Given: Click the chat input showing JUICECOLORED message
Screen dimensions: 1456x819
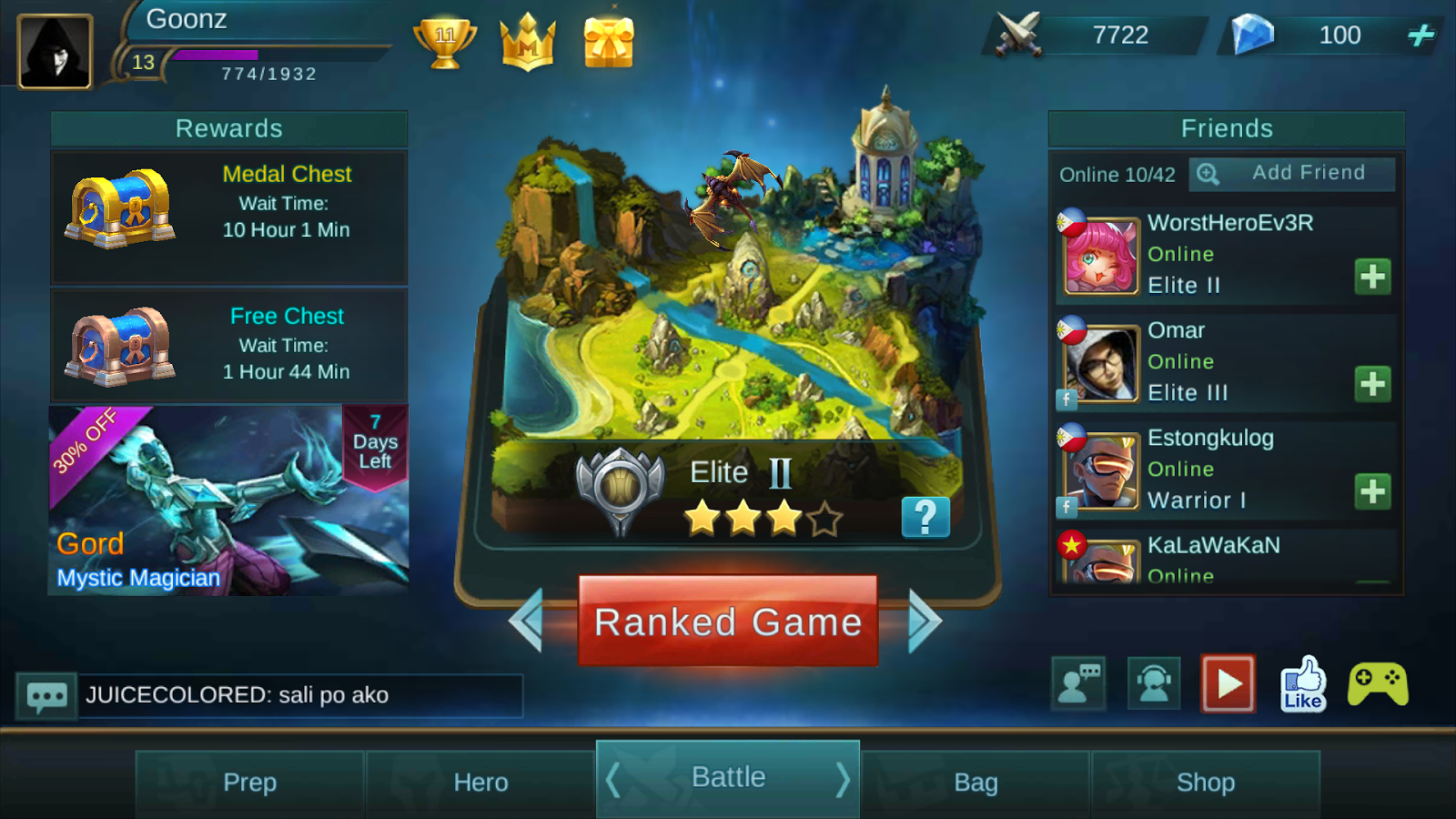Looking at the screenshot, I should point(300,695).
